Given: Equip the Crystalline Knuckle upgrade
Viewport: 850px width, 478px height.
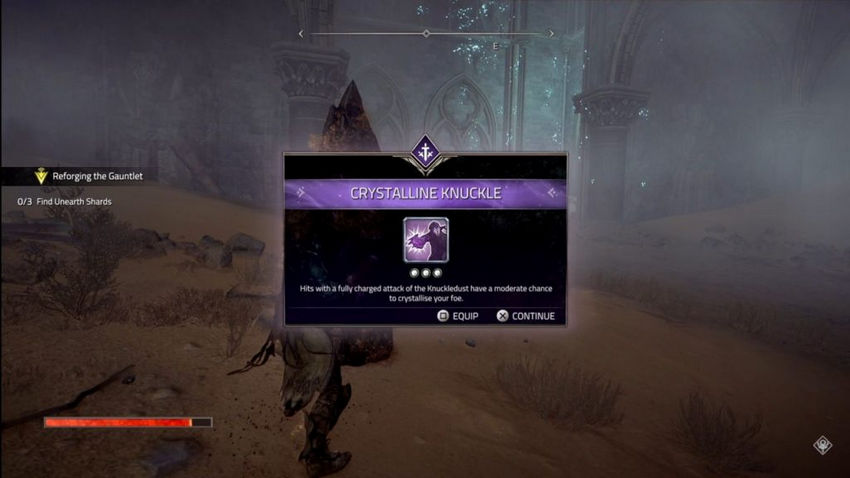Looking at the screenshot, I should coord(458,316).
